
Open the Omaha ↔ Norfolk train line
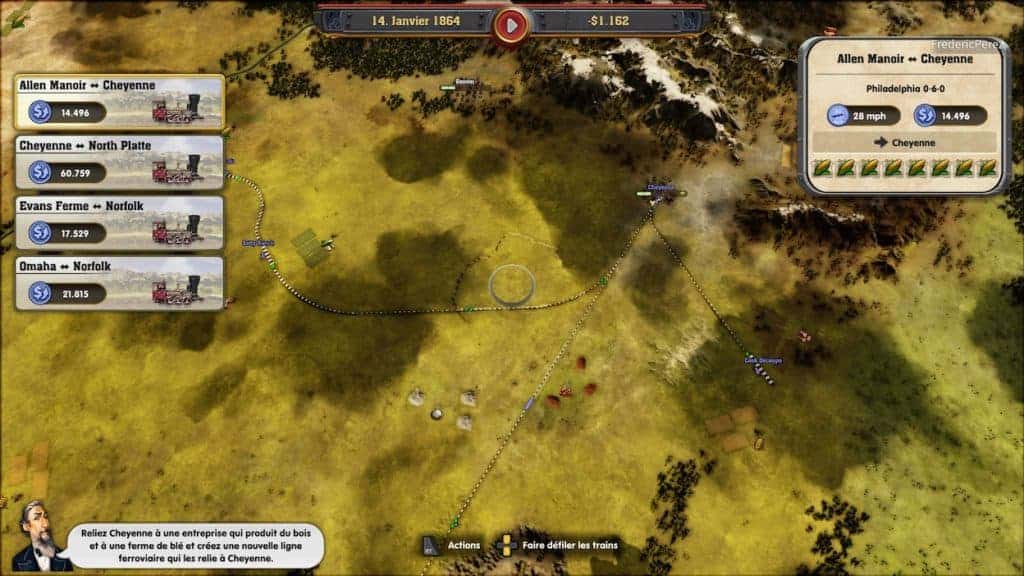[119, 282]
